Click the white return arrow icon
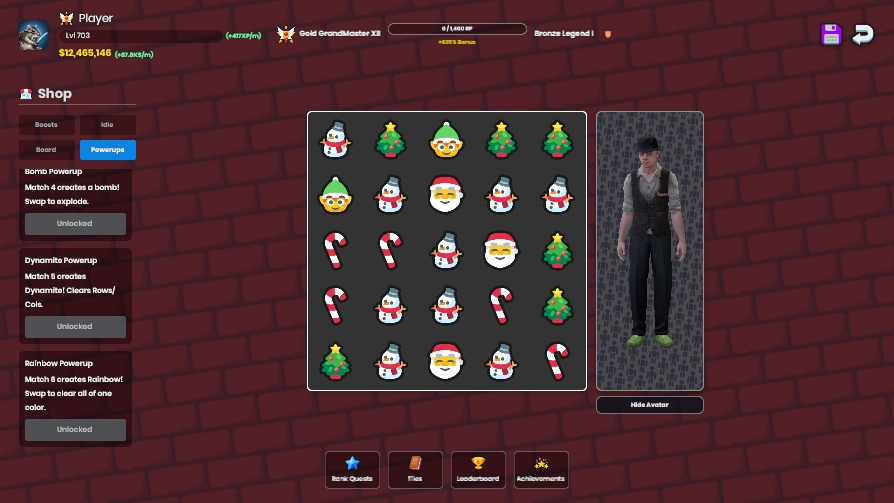 pos(862,35)
